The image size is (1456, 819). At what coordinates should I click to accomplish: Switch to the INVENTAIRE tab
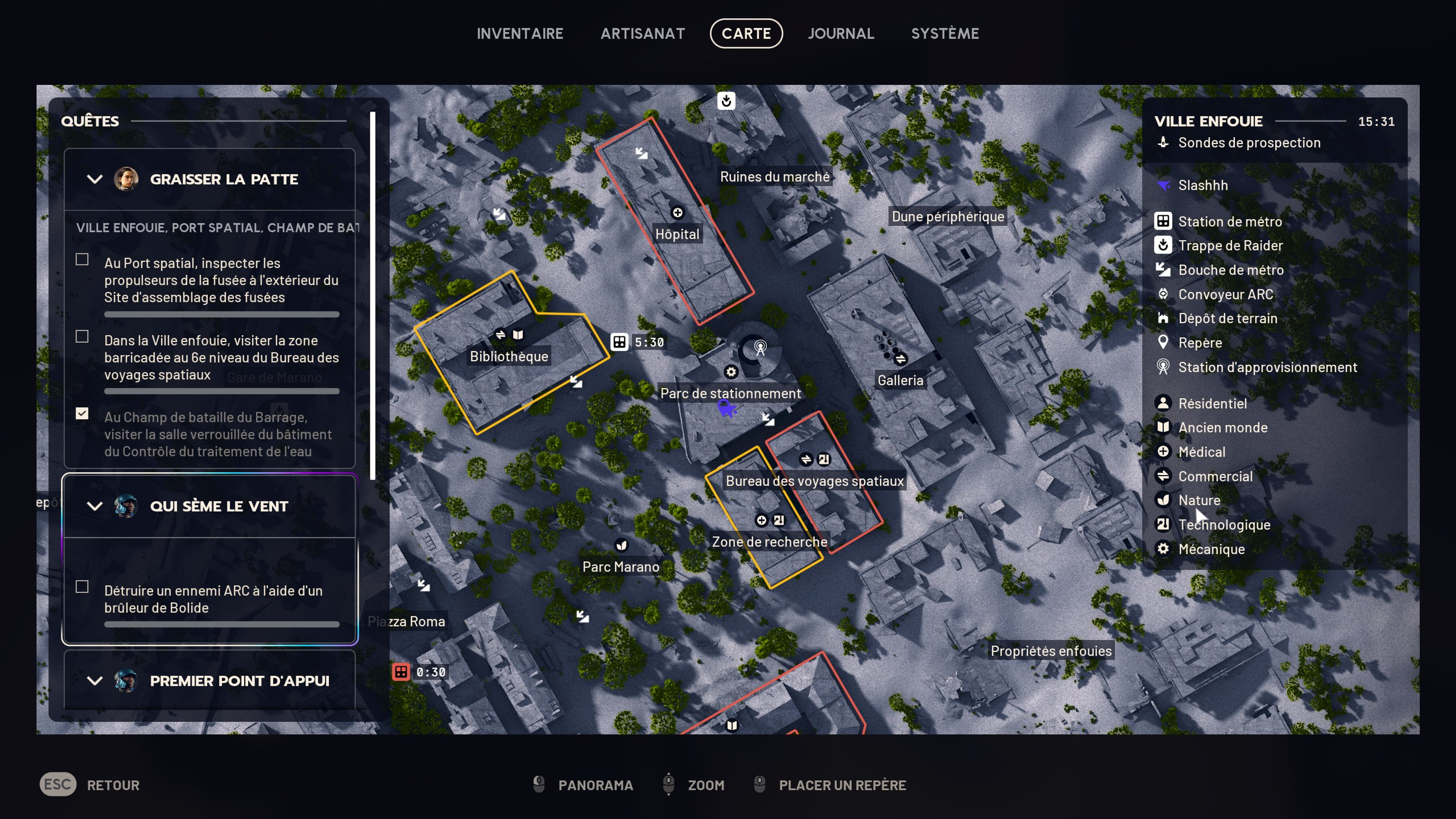[520, 33]
